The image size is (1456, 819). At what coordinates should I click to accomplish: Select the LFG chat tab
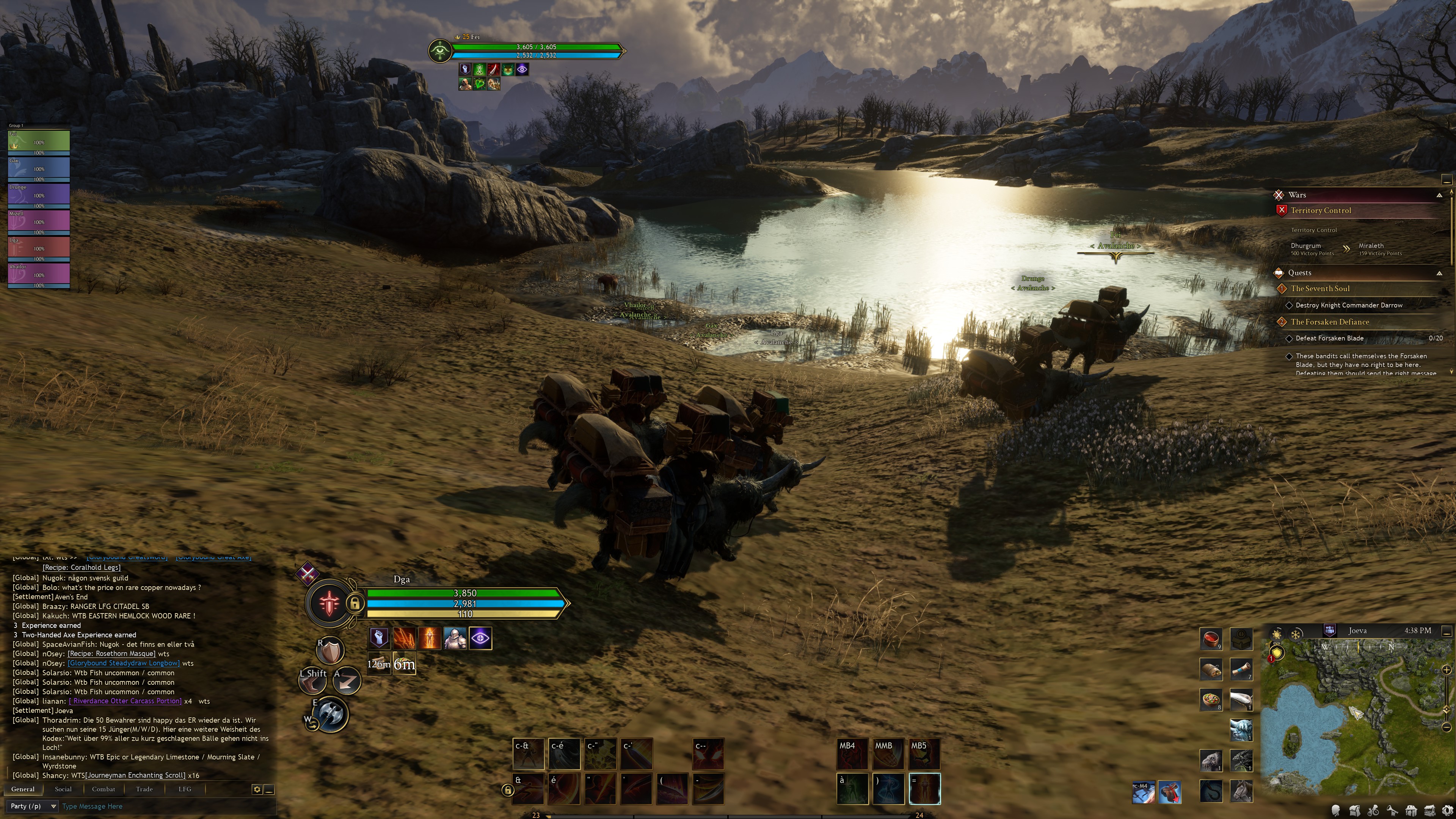[185, 789]
